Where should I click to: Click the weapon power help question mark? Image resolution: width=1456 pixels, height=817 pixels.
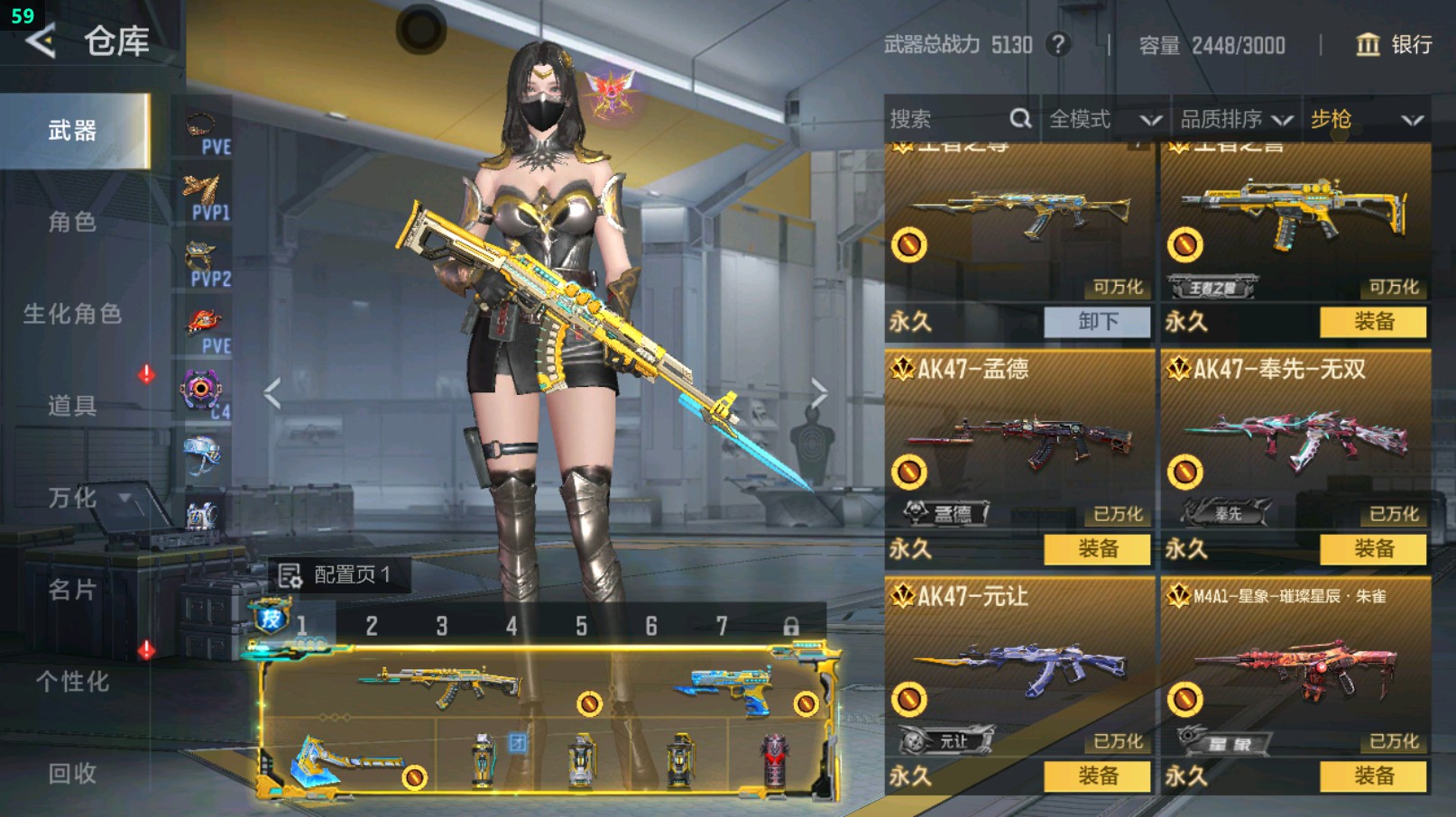point(1058,44)
